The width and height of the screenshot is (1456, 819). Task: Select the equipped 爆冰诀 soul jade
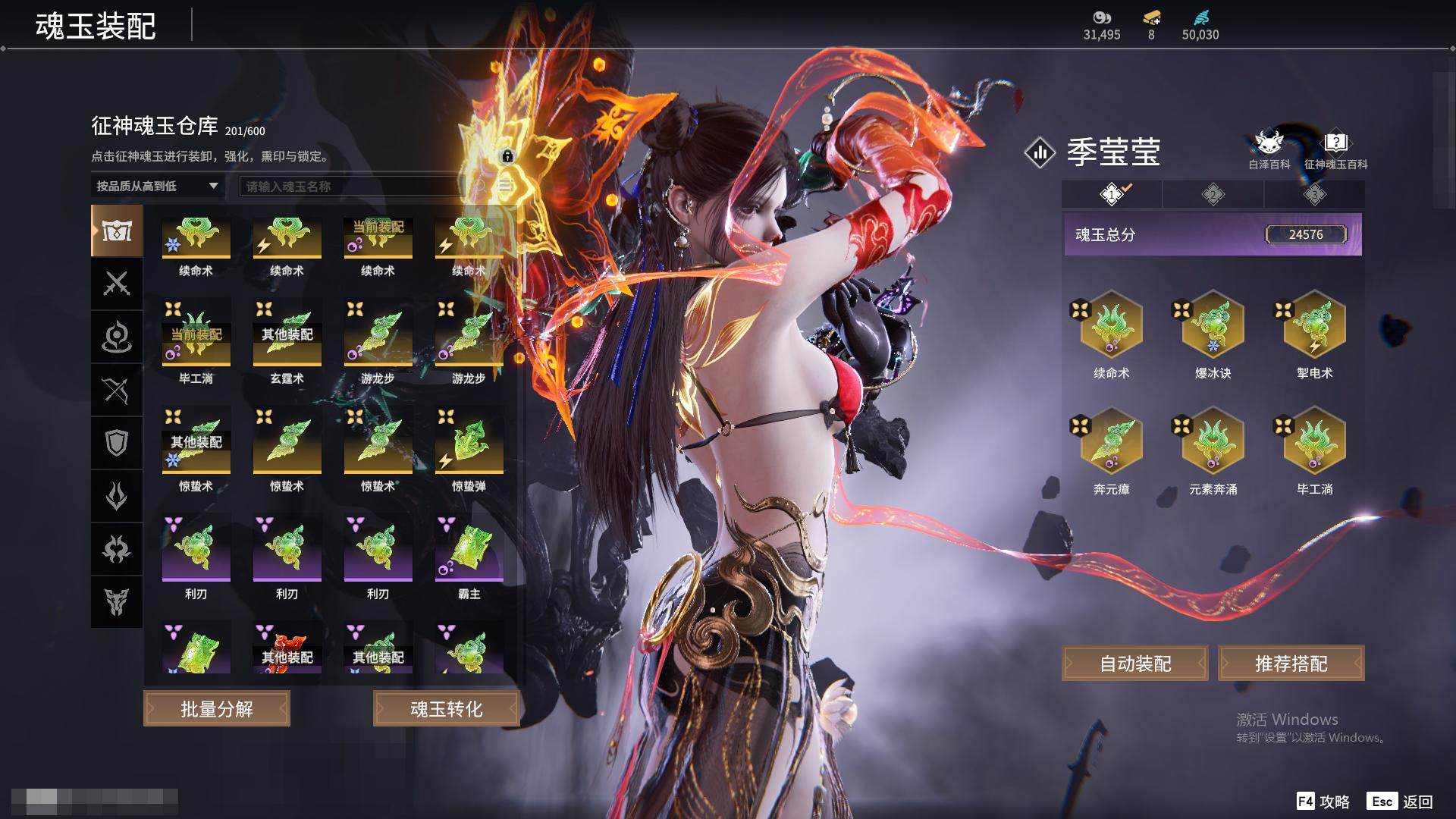tap(1213, 326)
